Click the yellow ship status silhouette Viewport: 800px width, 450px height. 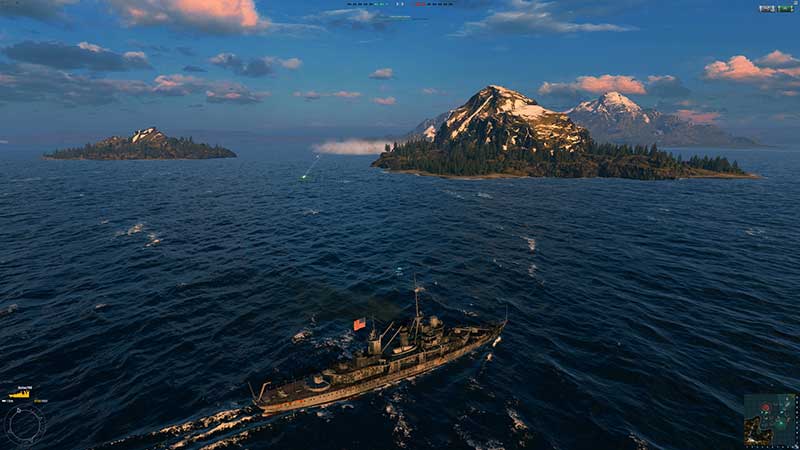[20, 395]
